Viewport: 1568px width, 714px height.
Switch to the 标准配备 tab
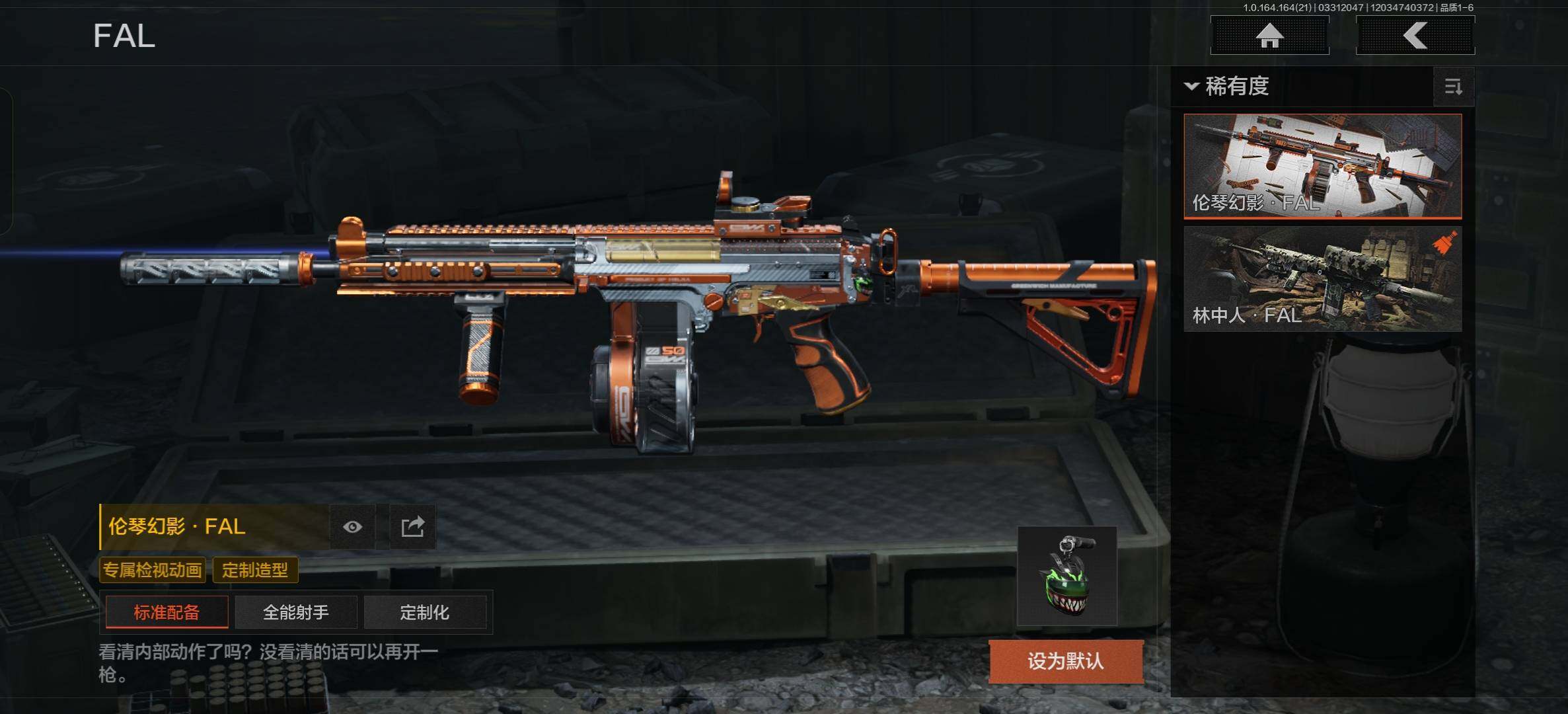click(x=167, y=612)
